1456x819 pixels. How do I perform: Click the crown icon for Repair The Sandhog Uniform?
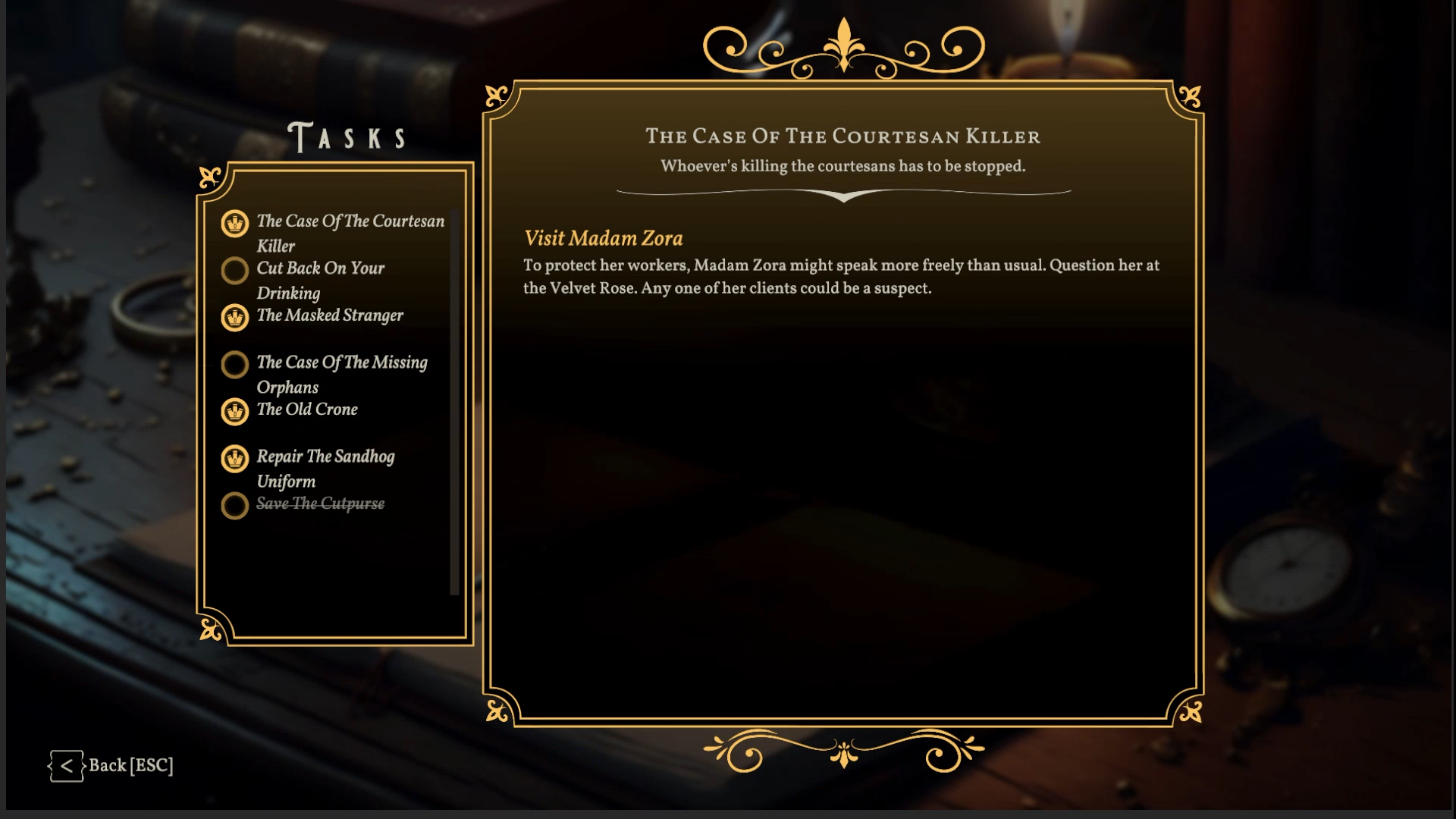point(235,459)
